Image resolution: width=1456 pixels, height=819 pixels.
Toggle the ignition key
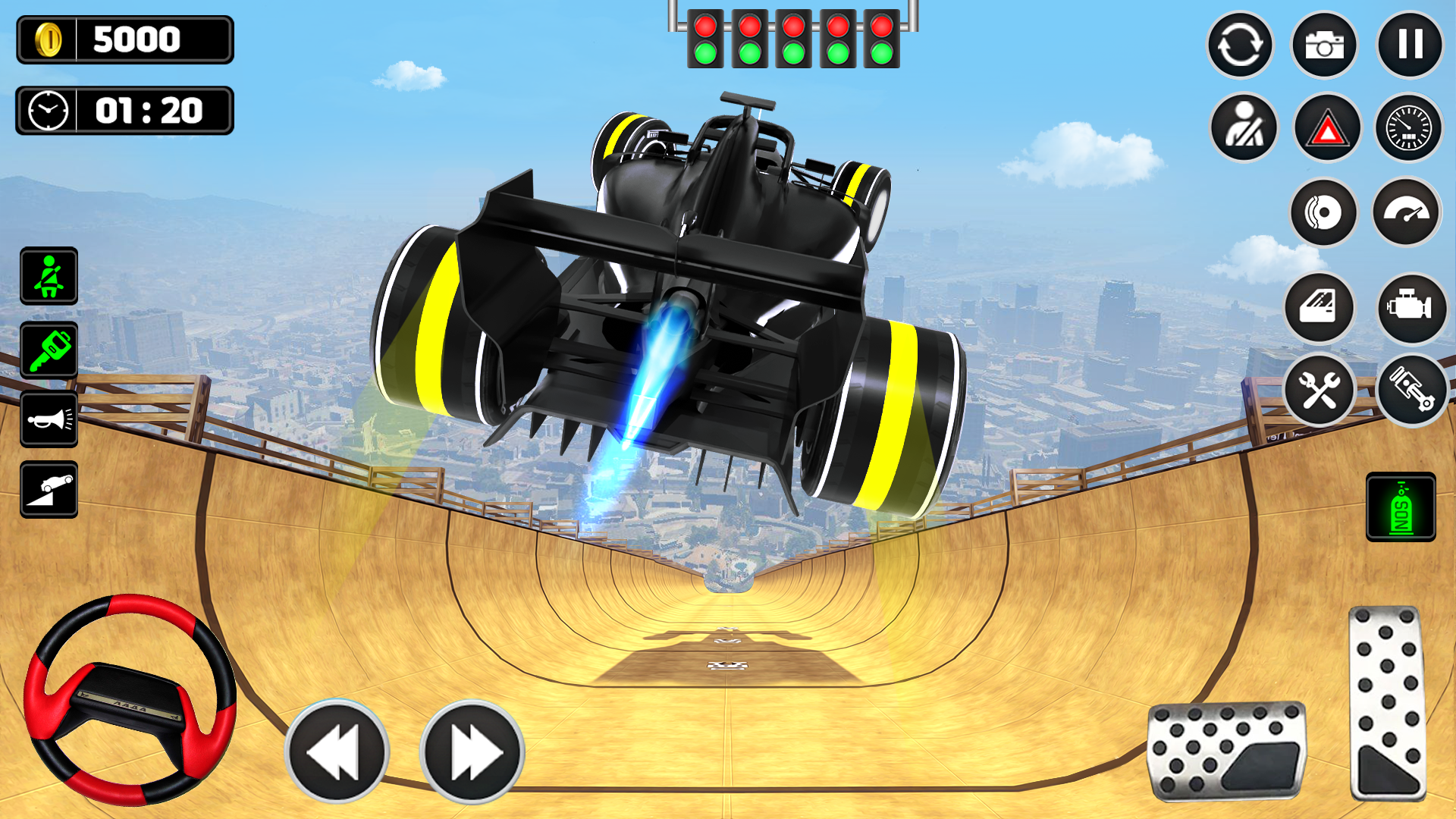(x=49, y=350)
